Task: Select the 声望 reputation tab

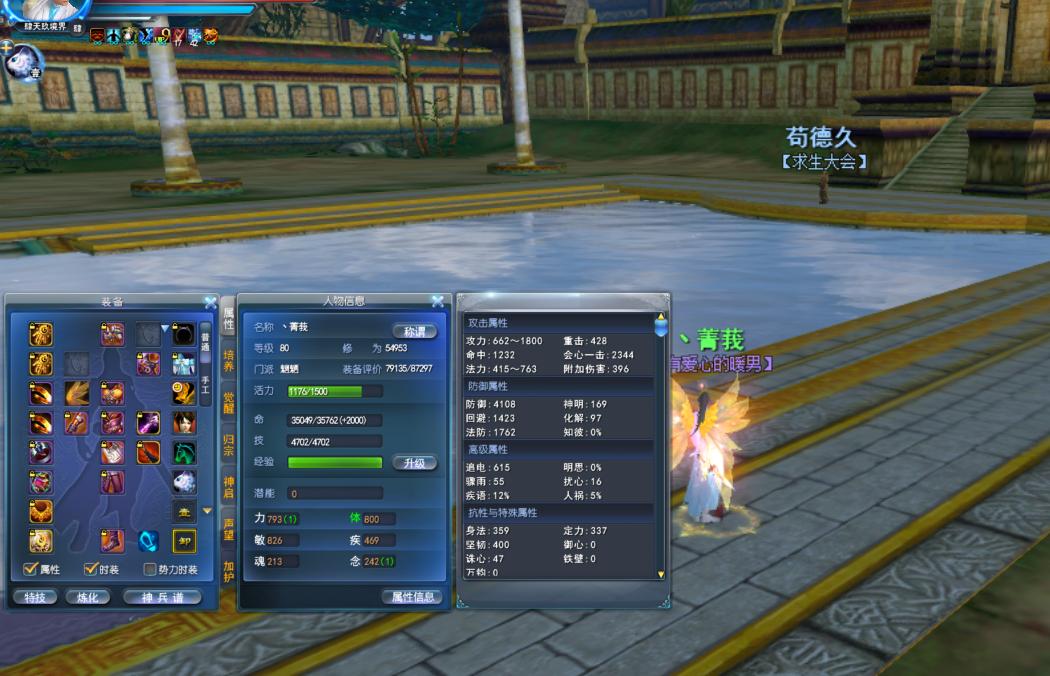Action: (229, 528)
